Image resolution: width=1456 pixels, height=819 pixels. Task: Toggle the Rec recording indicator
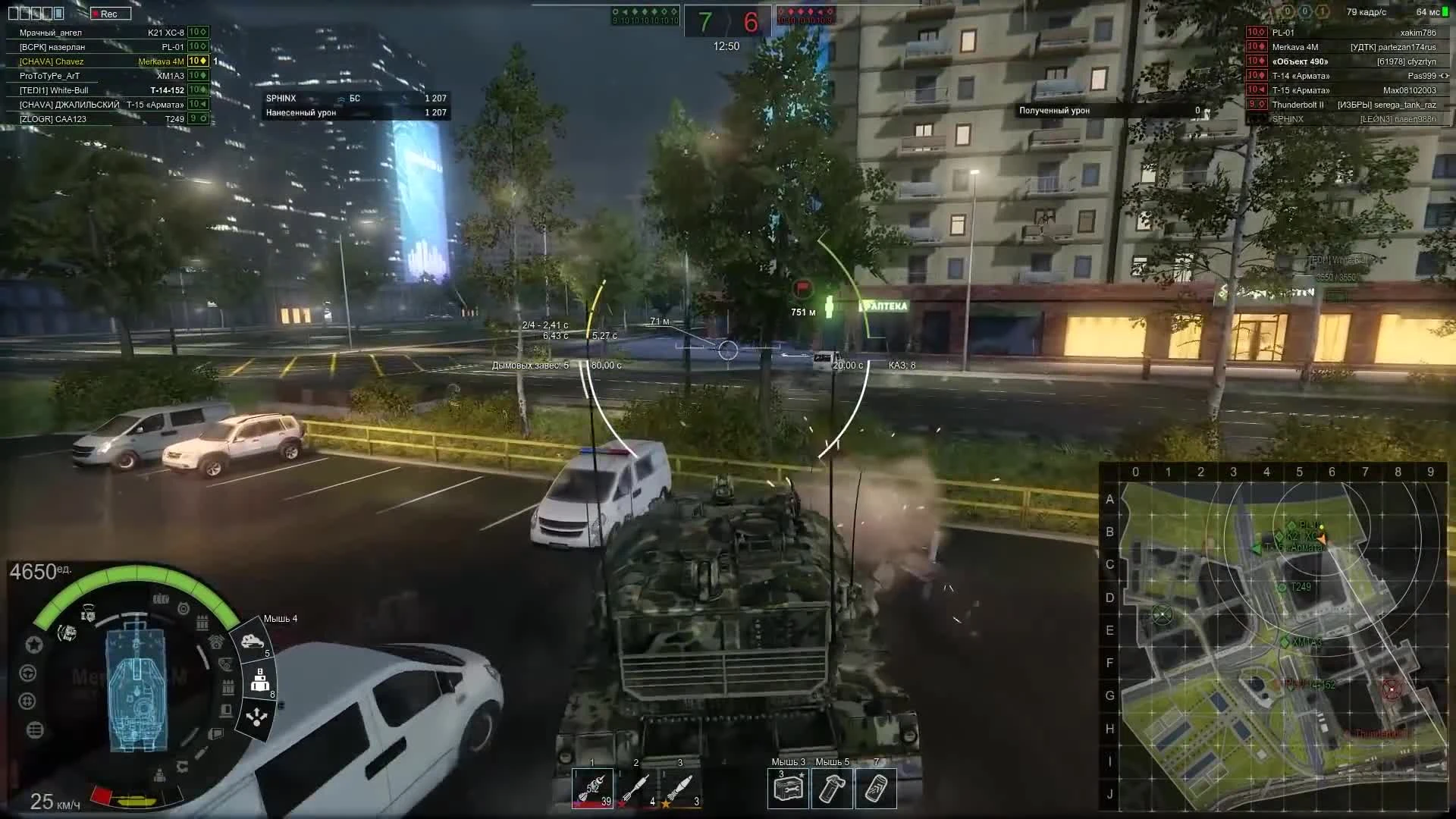click(x=110, y=13)
